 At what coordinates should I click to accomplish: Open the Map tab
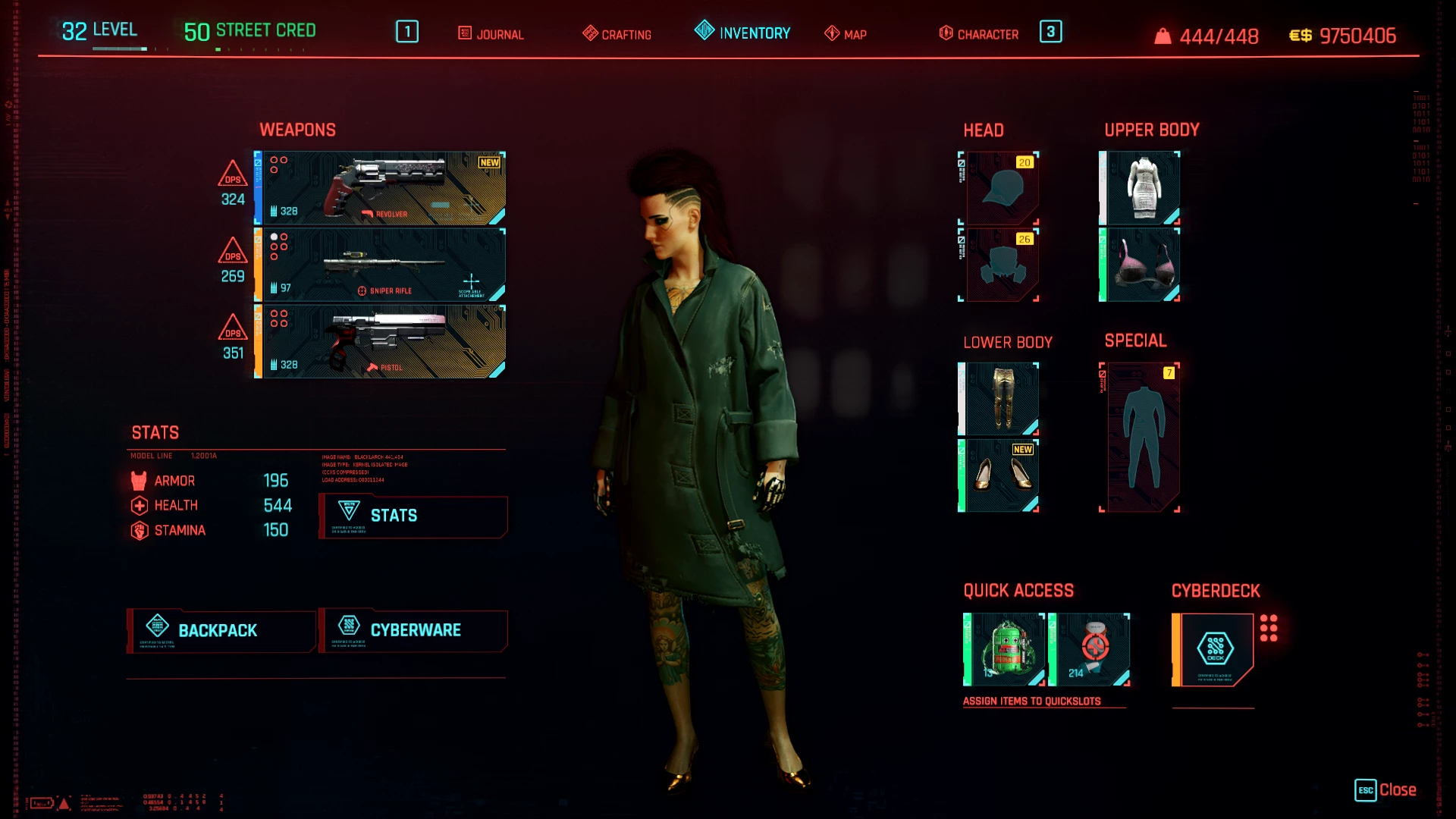pyautogui.click(x=846, y=34)
